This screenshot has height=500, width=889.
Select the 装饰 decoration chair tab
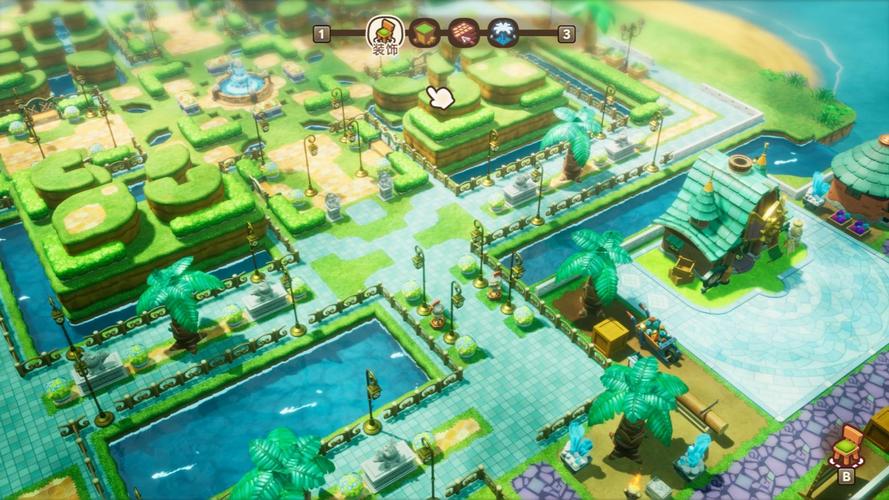click(385, 33)
